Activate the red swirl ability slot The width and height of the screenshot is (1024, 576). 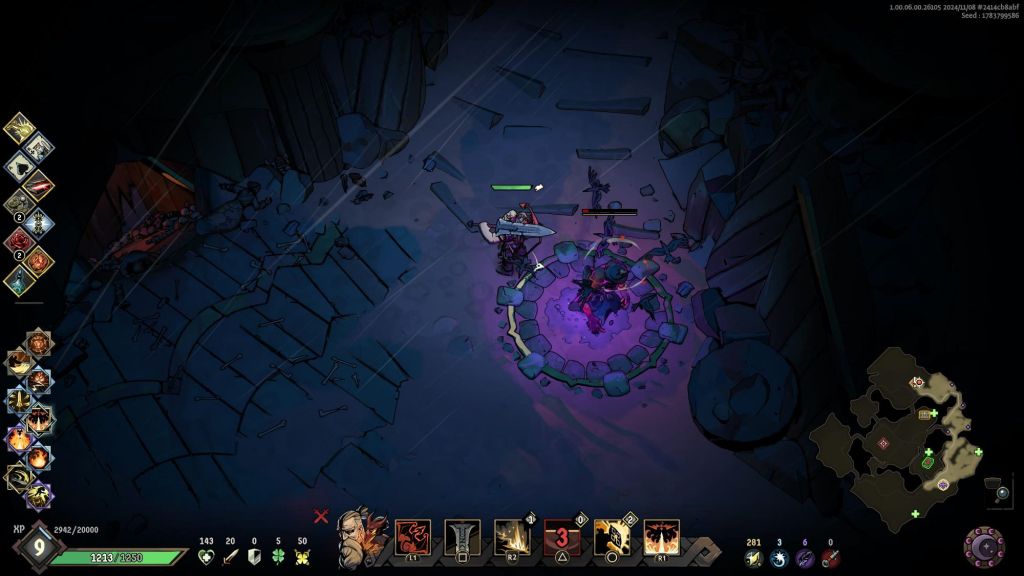(413, 537)
